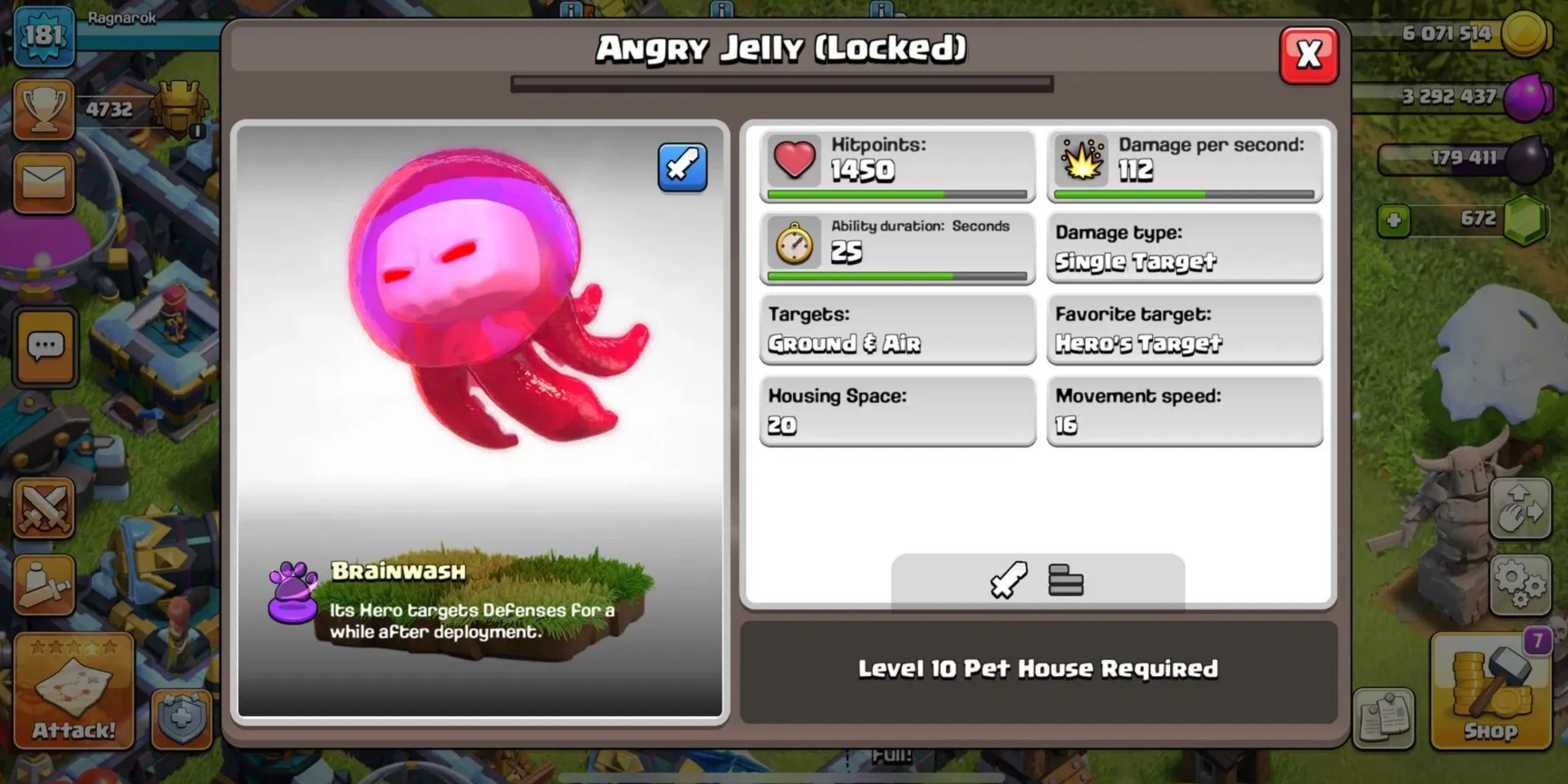Close the Angry Jelly popup

[1309, 54]
